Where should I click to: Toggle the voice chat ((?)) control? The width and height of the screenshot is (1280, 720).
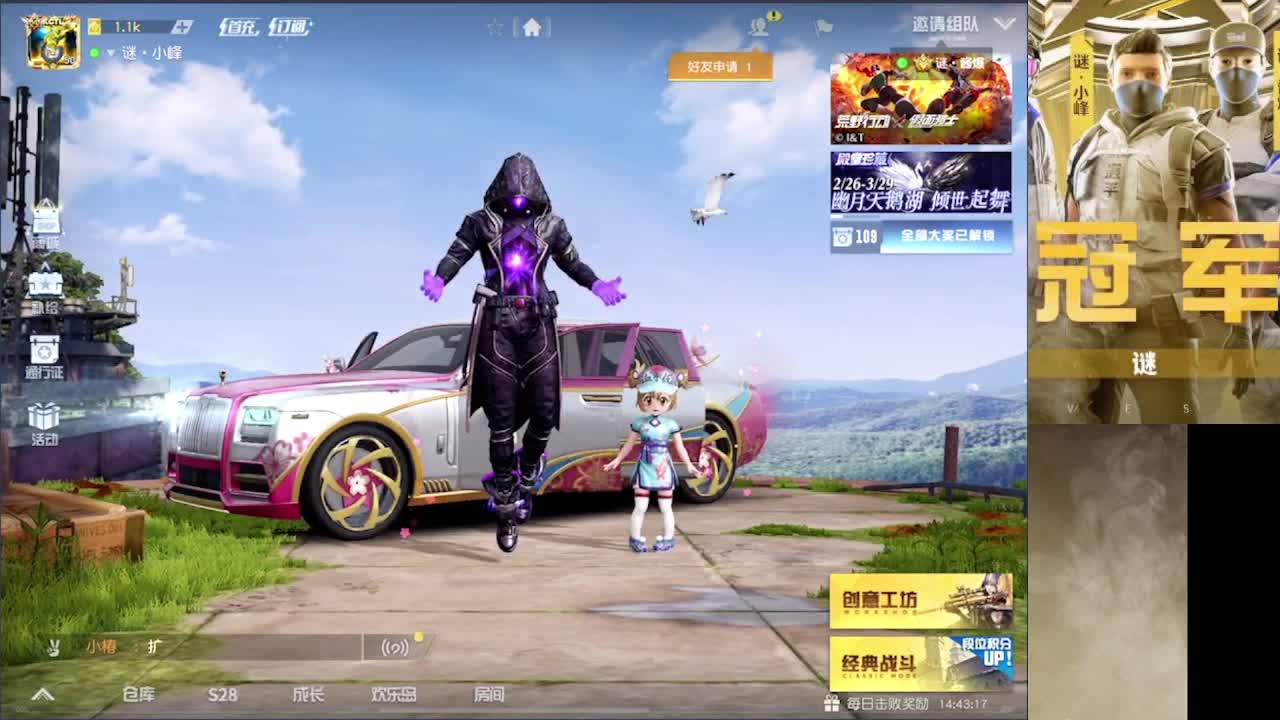[396, 647]
